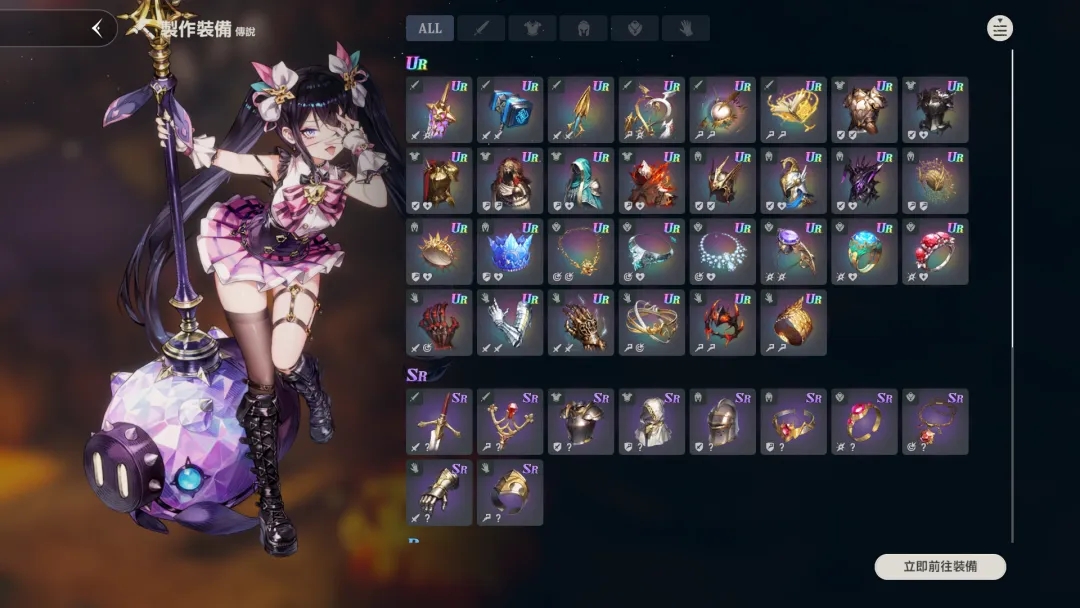Click the 立即前往裝備 button
The image size is (1080, 608).
tap(940, 567)
